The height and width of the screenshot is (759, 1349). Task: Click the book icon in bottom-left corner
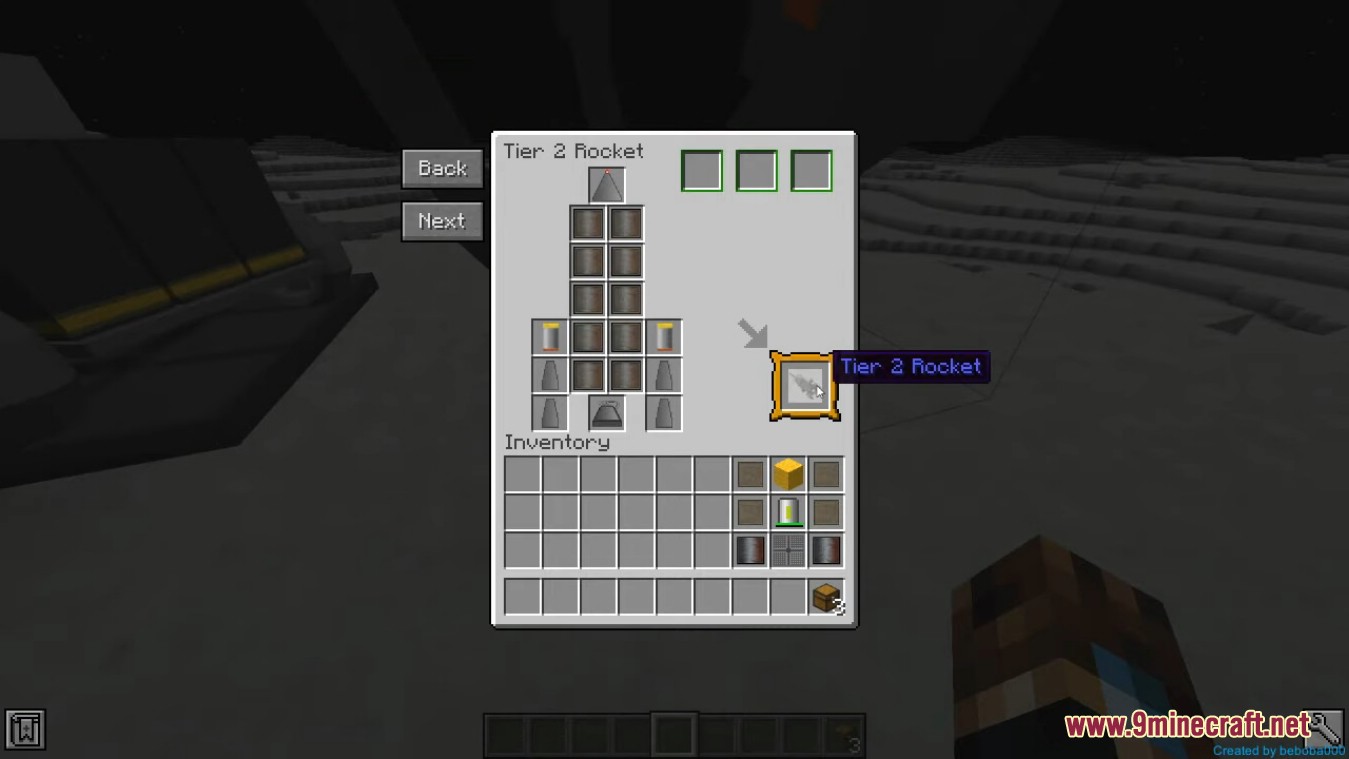24,731
